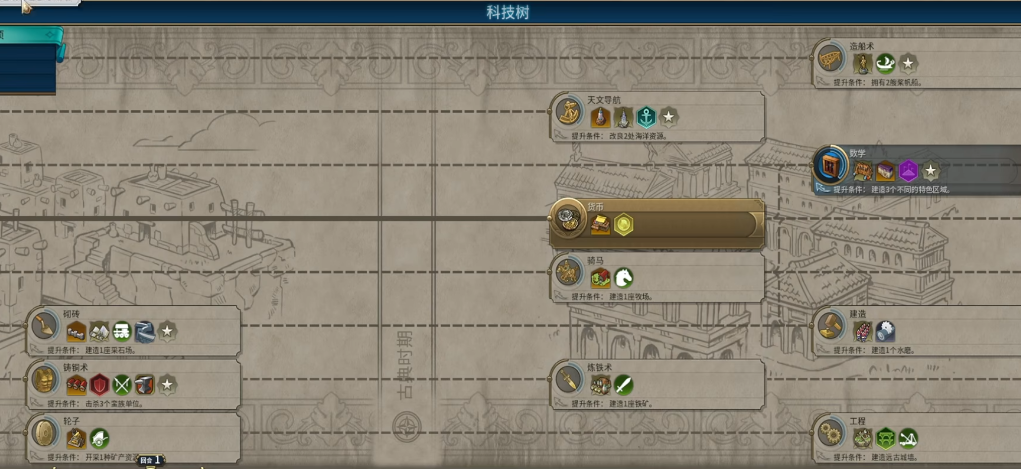Click the yellow hexagon icon in 货币
The height and width of the screenshot is (469, 1021).
(623, 225)
